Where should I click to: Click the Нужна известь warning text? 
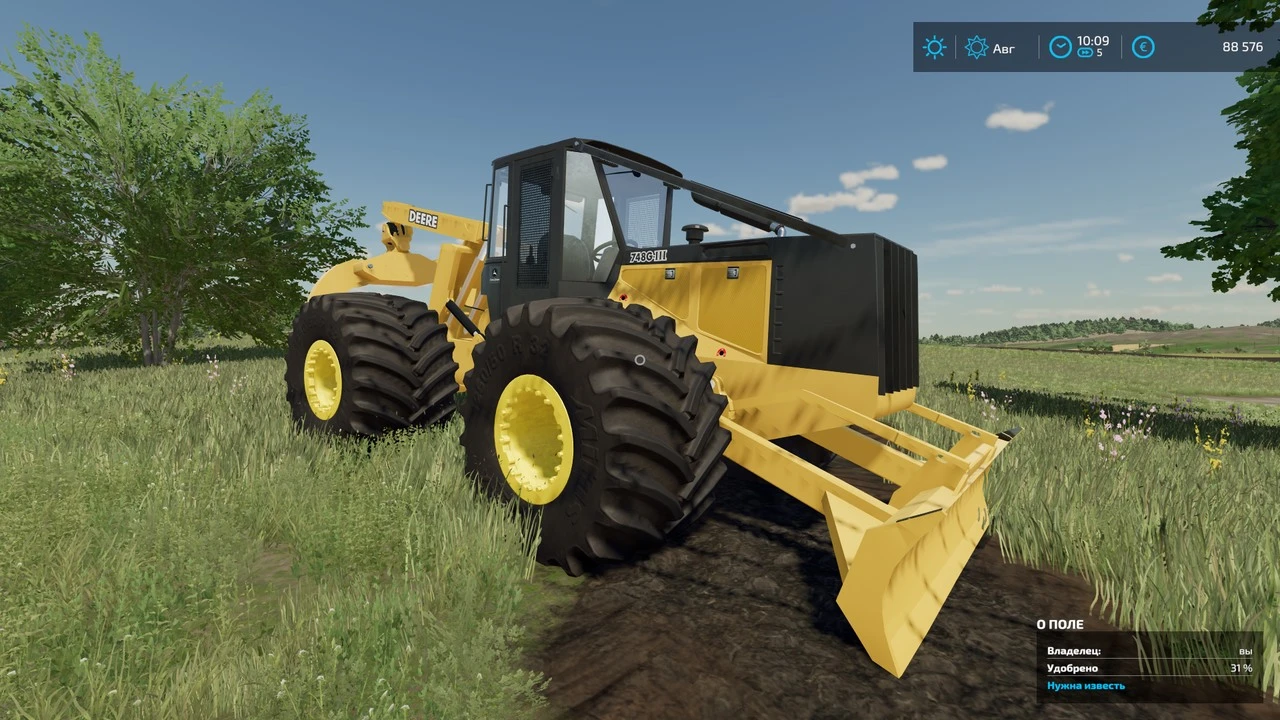point(1088,685)
